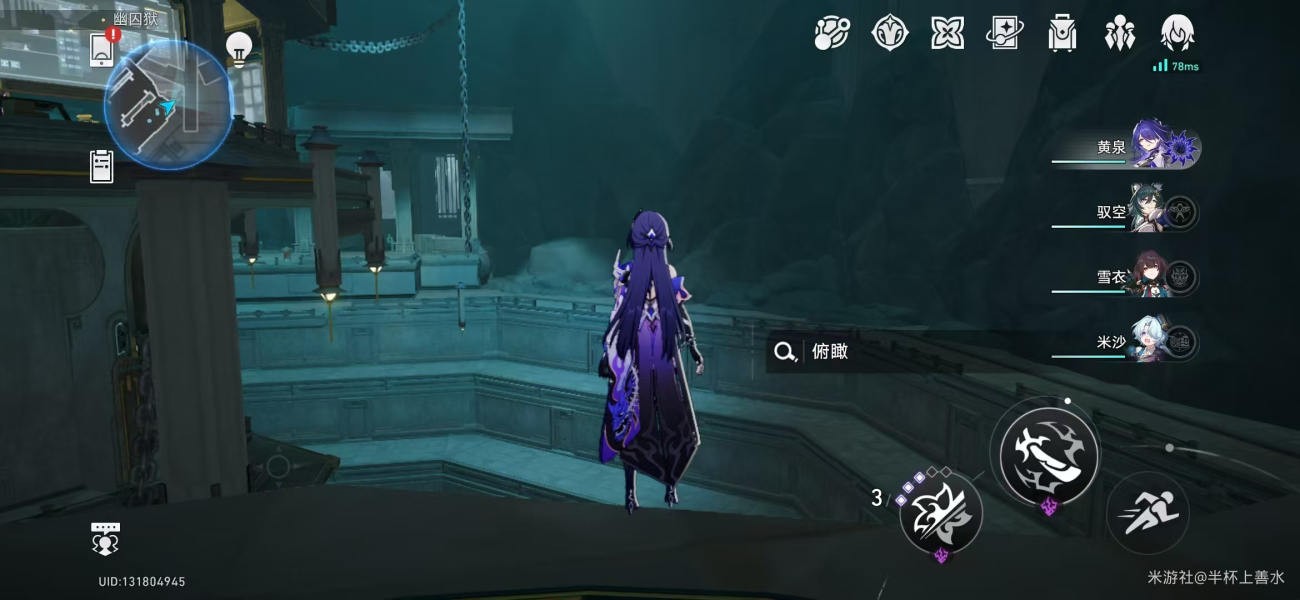Open the clipboard mission list icon
The image size is (1300, 600).
pos(101,166)
